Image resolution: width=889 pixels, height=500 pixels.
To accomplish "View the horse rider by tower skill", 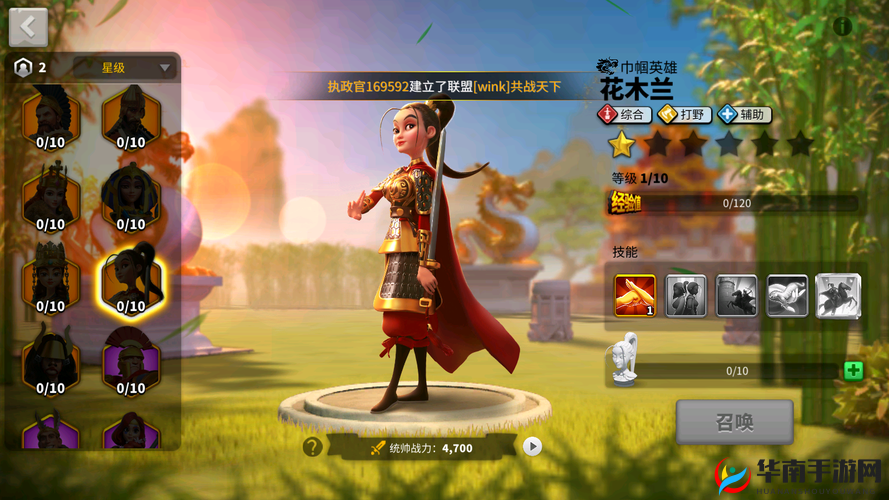I will 737,296.
